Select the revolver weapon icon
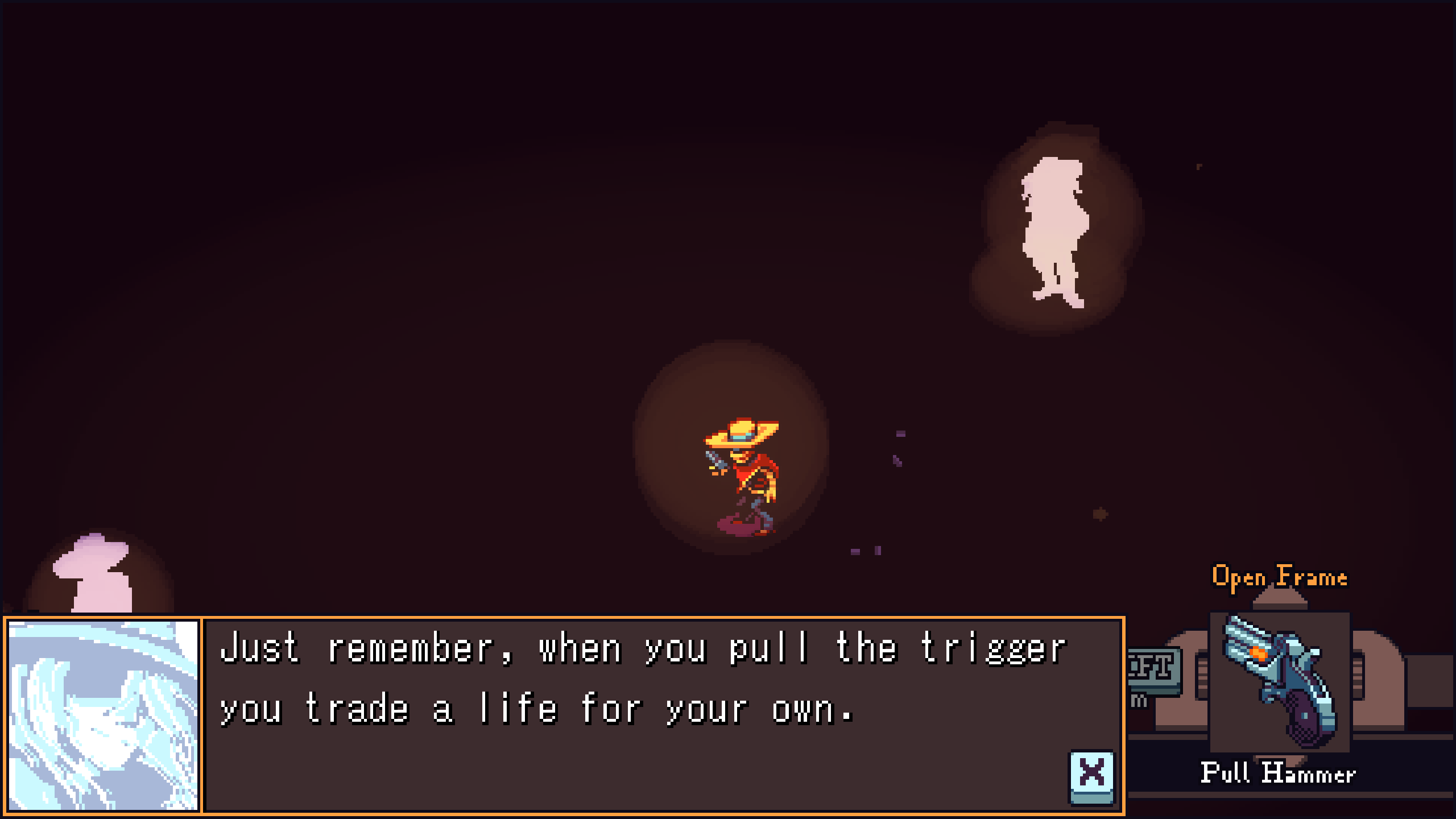The image size is (1456, 819). [x=1279, y=681]
